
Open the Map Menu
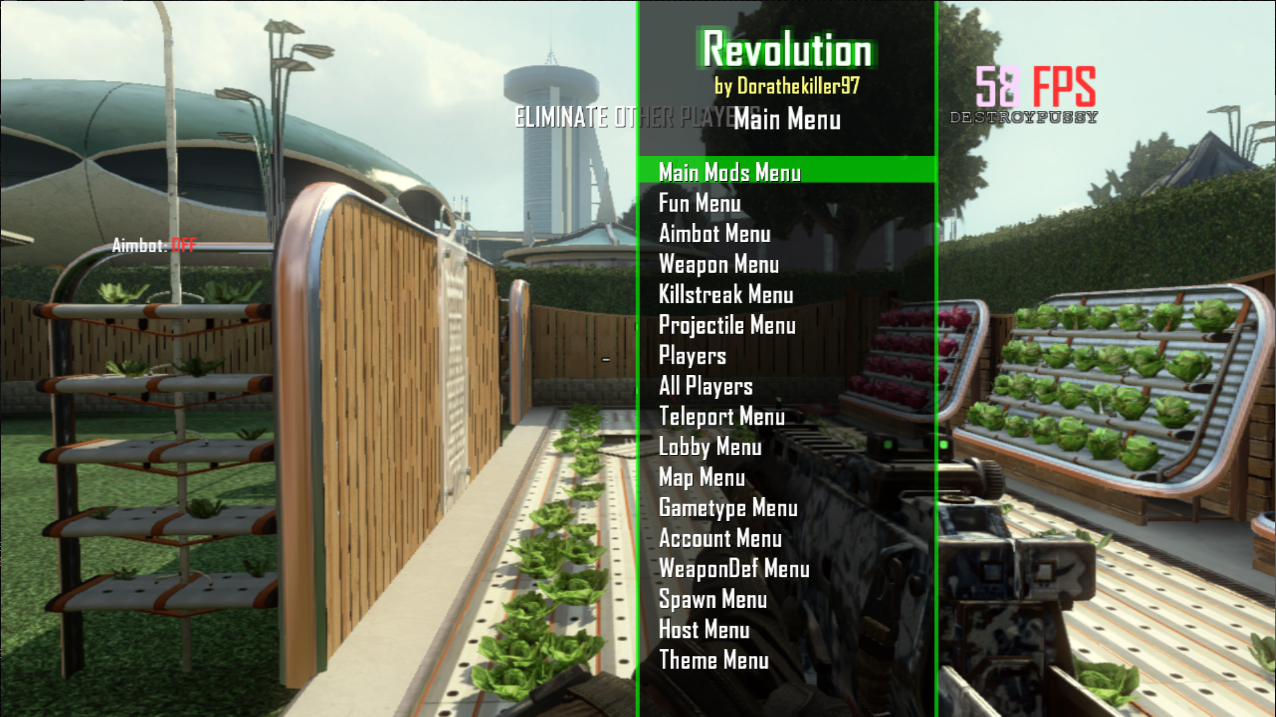(701, 478)
